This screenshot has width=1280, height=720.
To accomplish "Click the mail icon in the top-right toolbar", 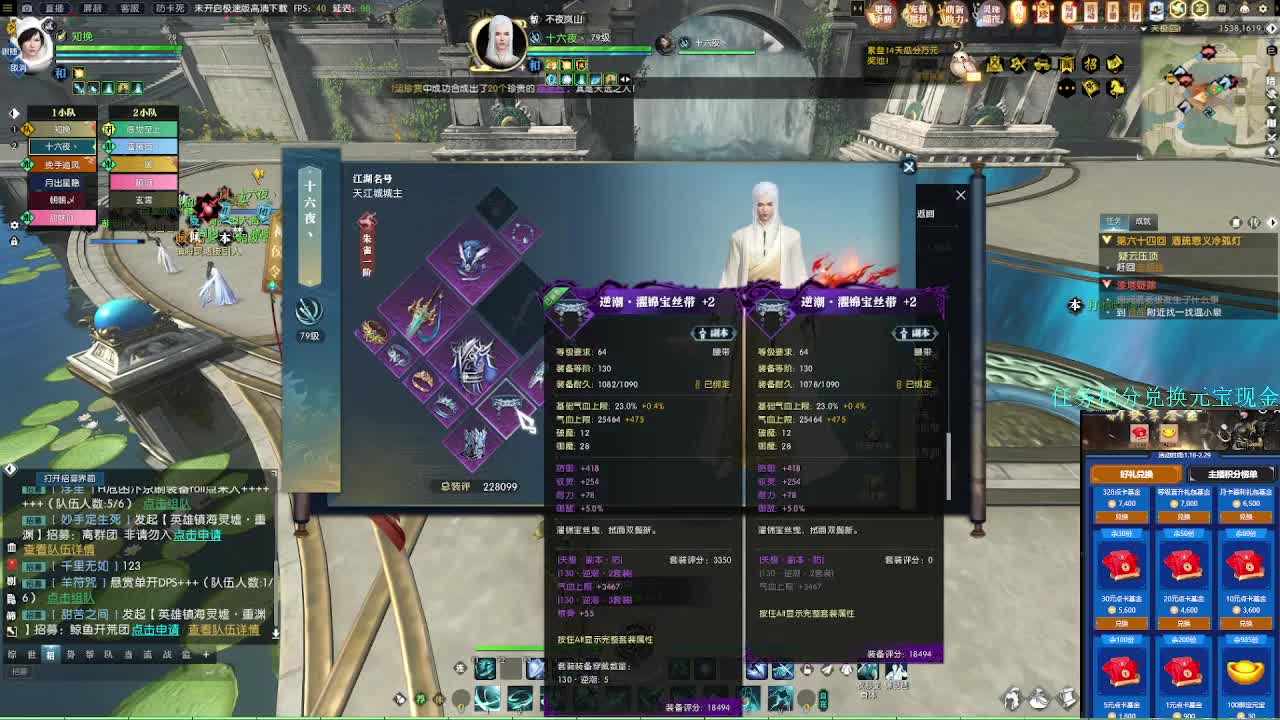I will [1222, 8].
